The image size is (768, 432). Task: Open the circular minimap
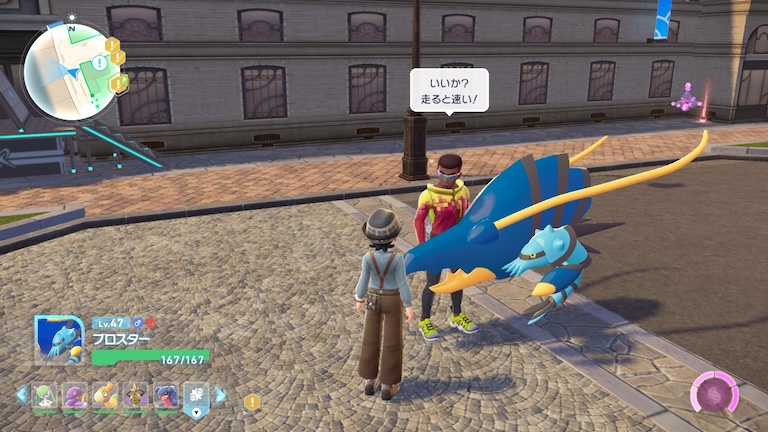68,70
